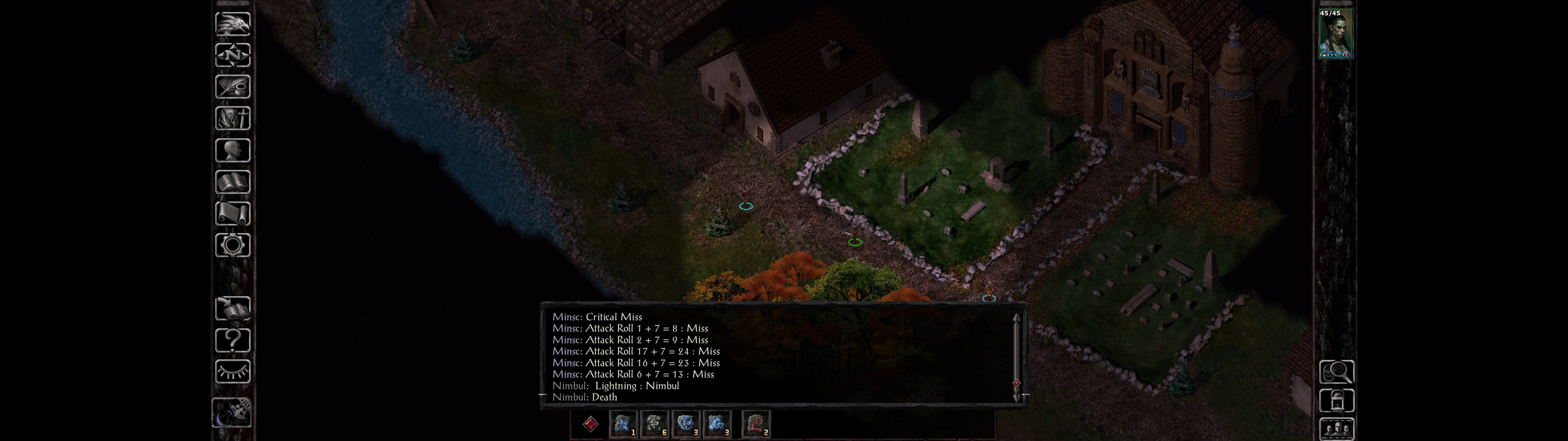
Task: Open the priest scroll button
Action: [x=232, y=214]
